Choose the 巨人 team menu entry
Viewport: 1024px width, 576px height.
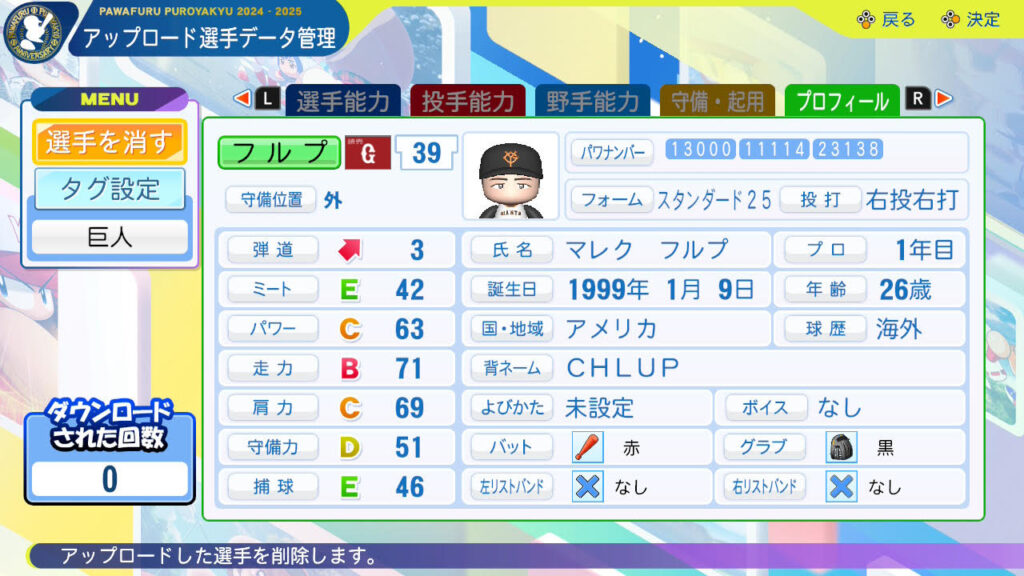[109, 237]
